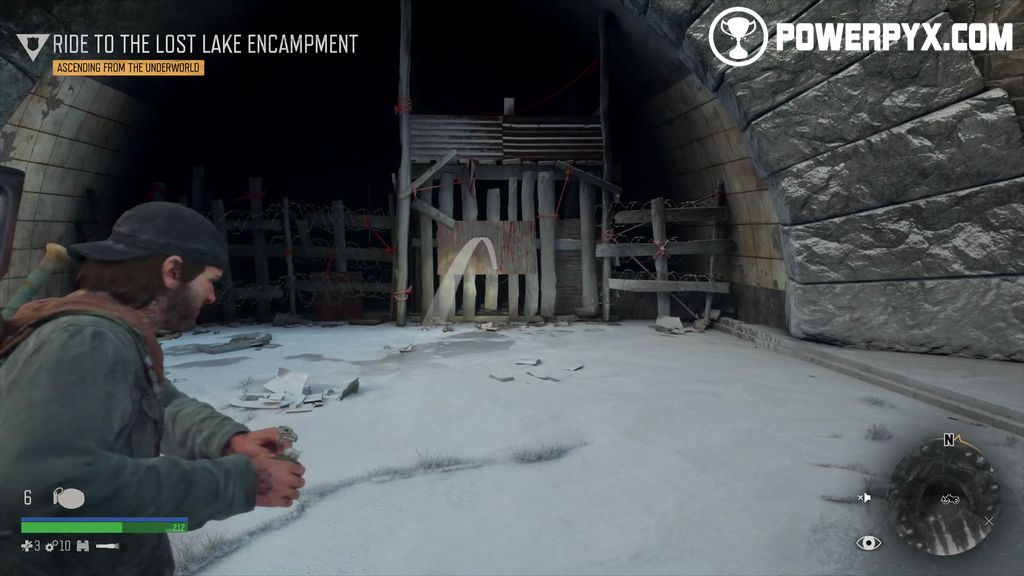1024x576 pixels.
Task: Select the melee weapon icon
Action: click(107, 546)
